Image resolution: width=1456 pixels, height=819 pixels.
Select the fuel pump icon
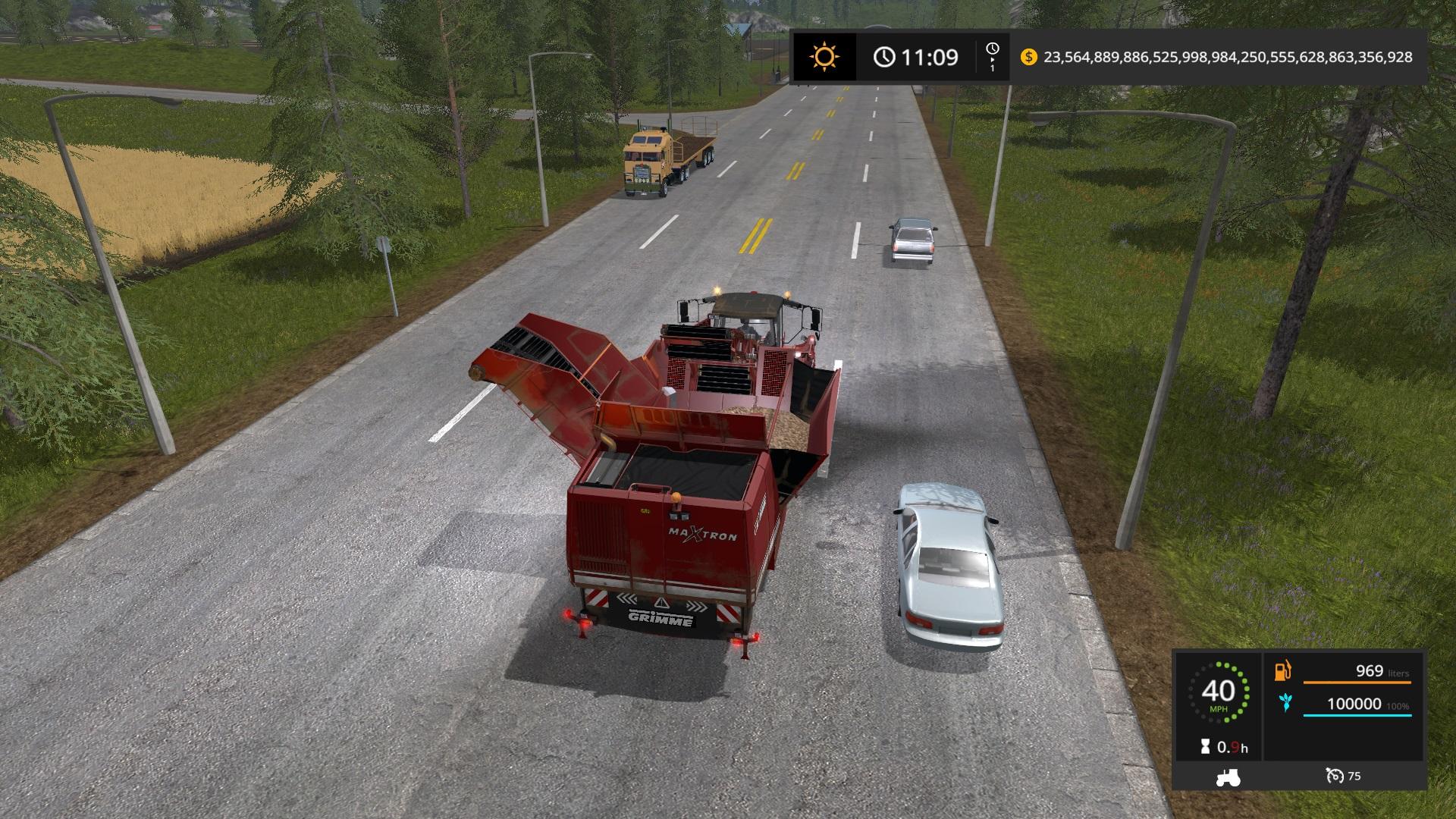[1283, 670]
